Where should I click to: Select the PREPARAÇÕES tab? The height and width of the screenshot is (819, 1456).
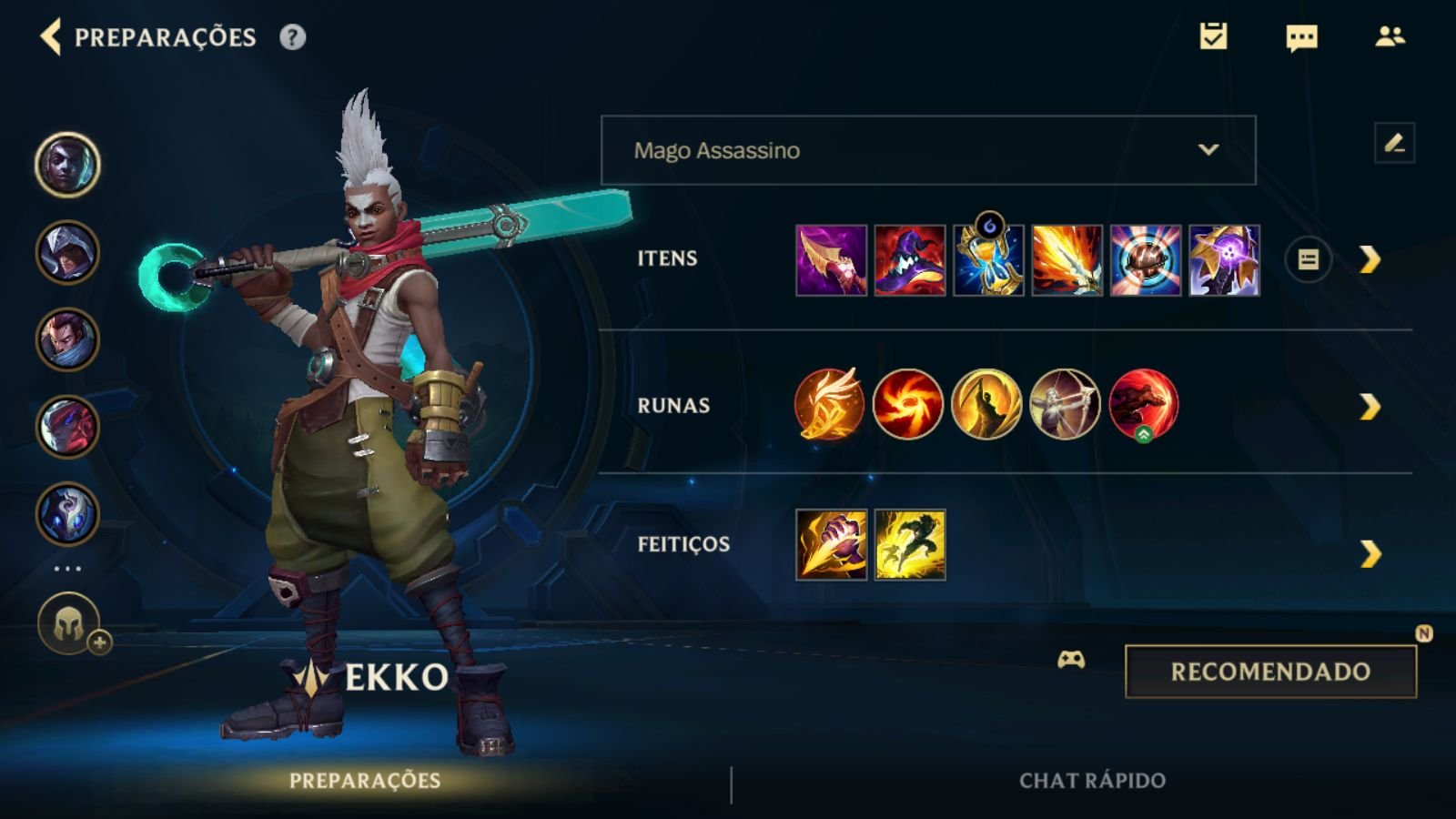[364, 780]
